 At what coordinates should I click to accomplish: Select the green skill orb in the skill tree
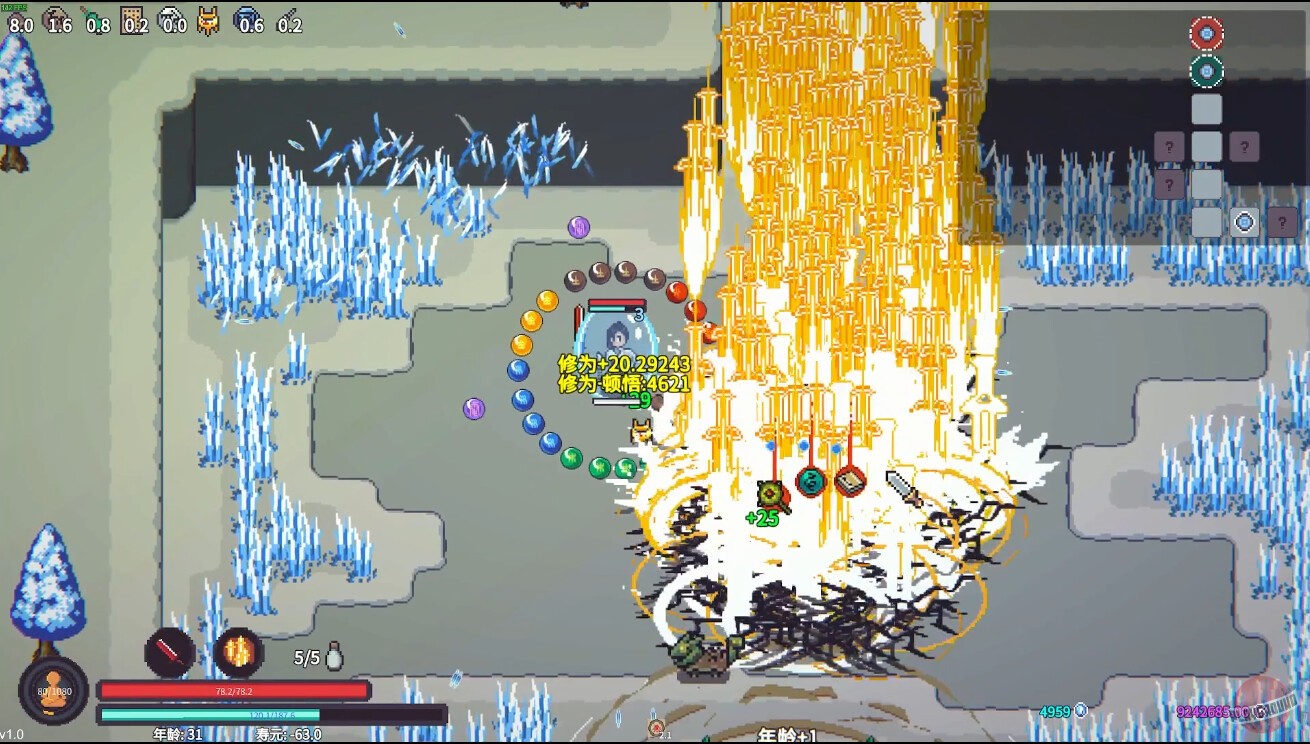point(1208,70)
